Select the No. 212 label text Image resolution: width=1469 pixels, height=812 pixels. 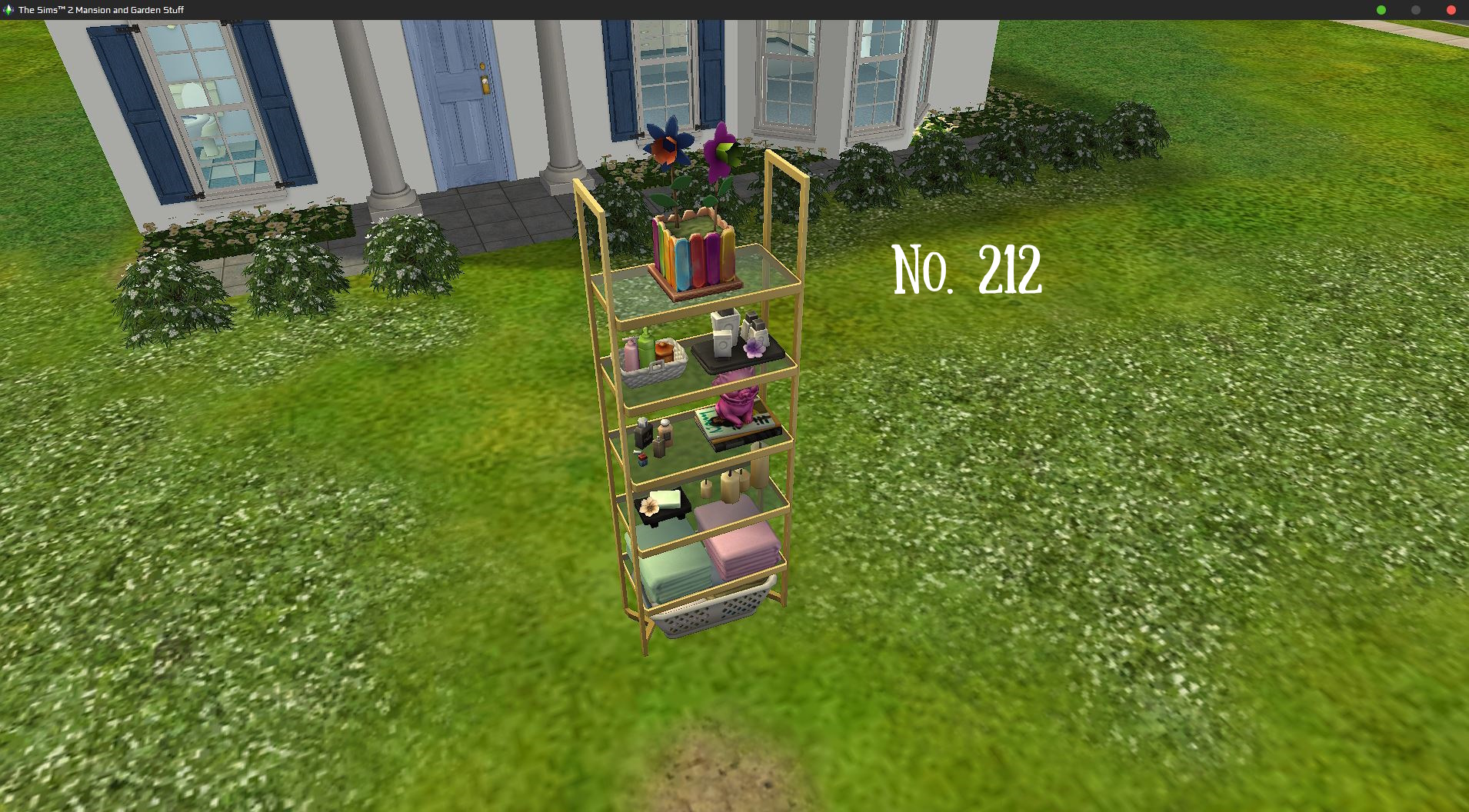point(968,269)
